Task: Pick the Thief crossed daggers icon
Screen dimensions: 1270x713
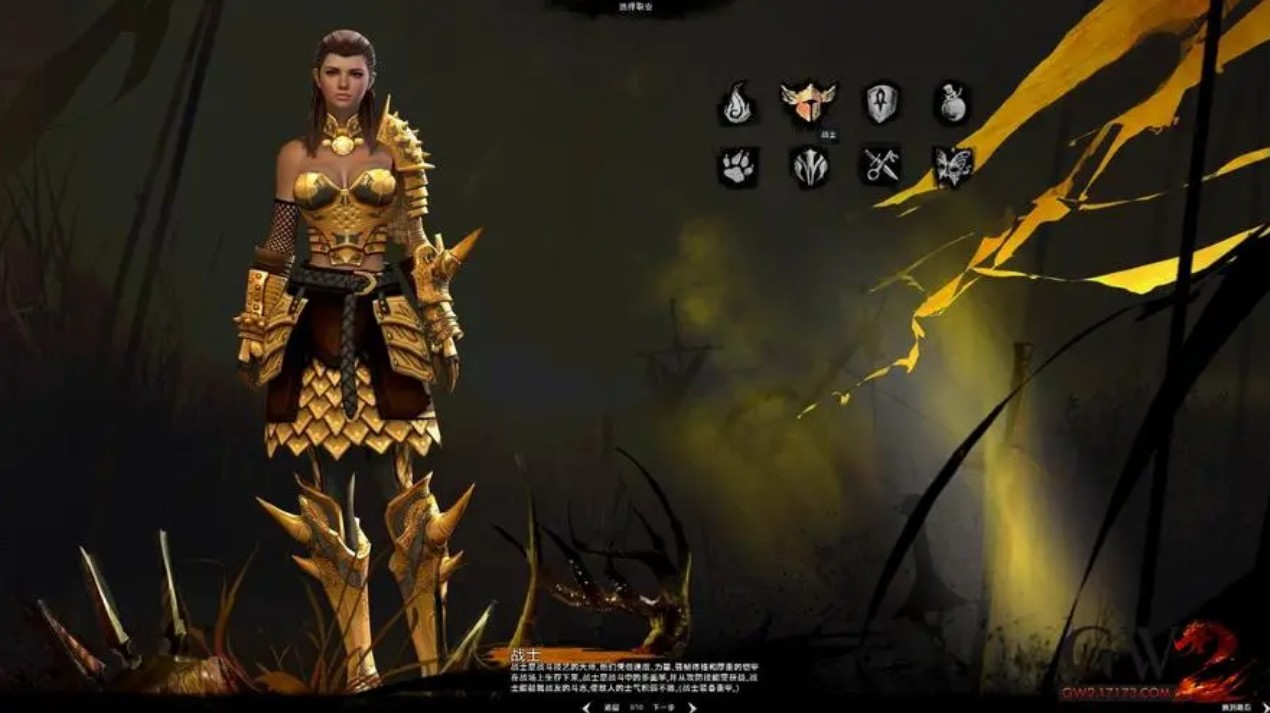Action: pyautogui.click(x=881, y=166)
